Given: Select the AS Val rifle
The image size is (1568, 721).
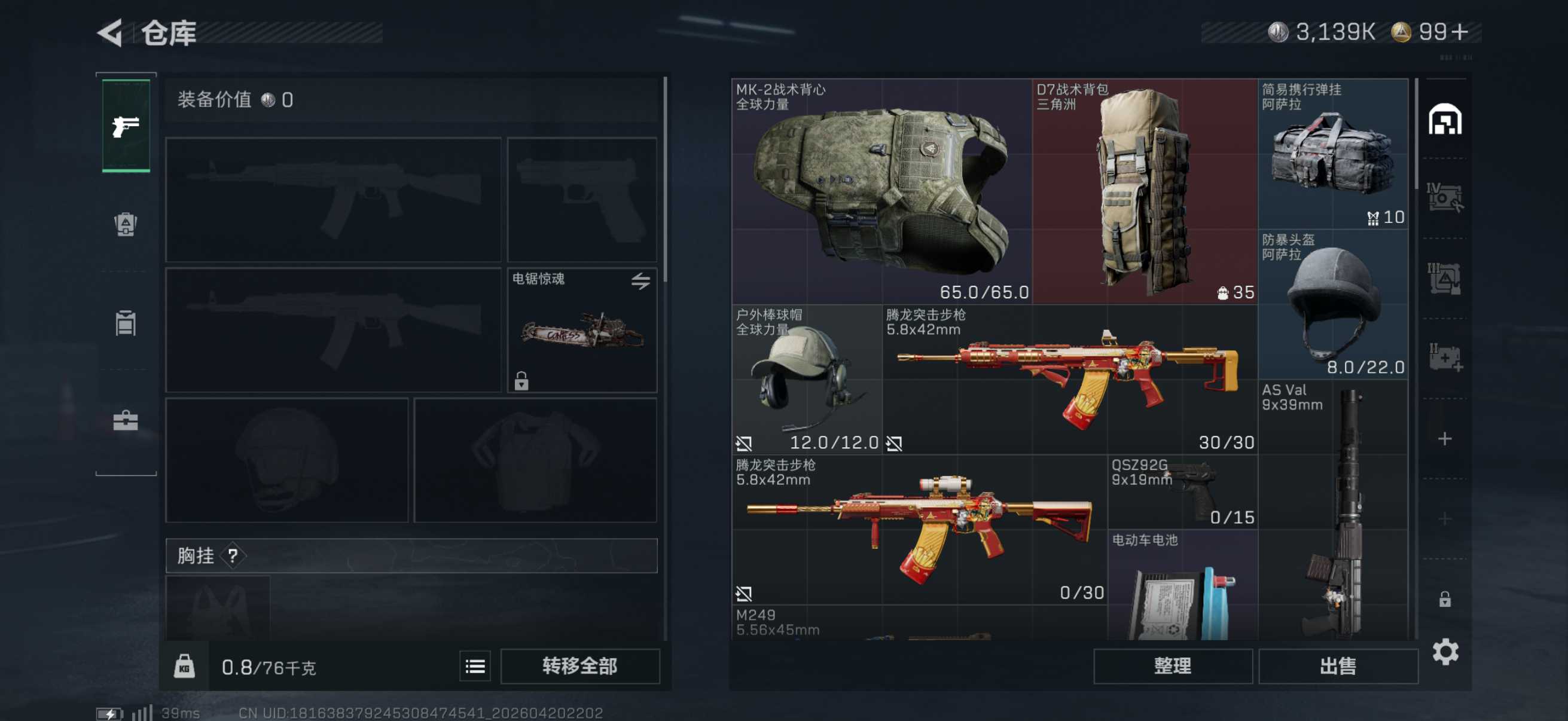Looking at the screenshot, I should 1332,511.
